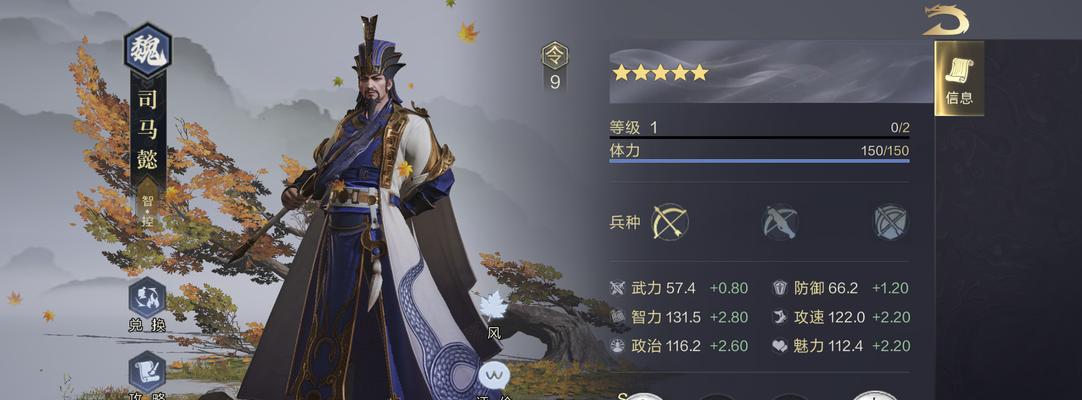Open the 兑换 exchange button
The height and width of the screenshot is (400, 1082).
147,300
